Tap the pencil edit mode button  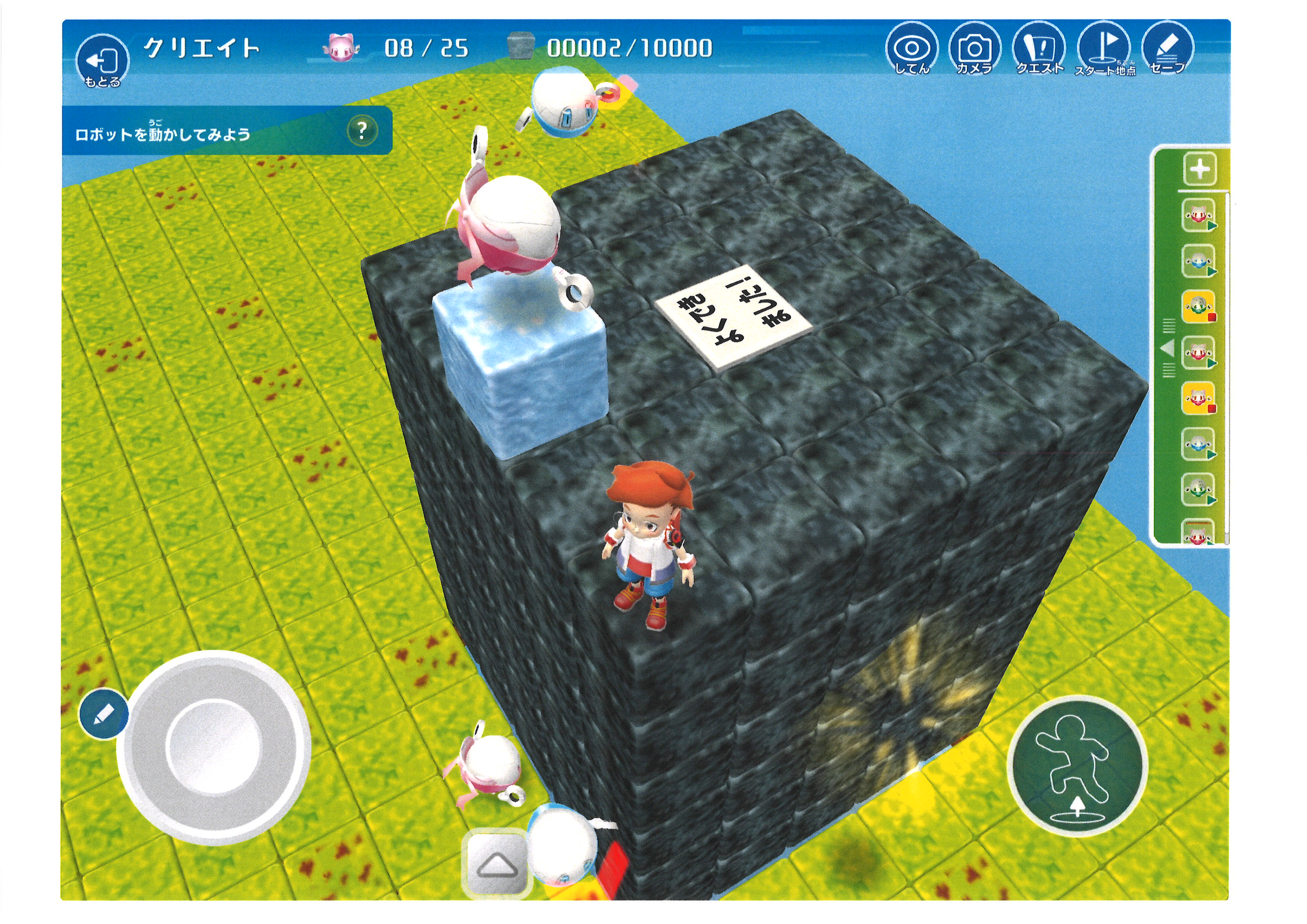coord(104,714)
